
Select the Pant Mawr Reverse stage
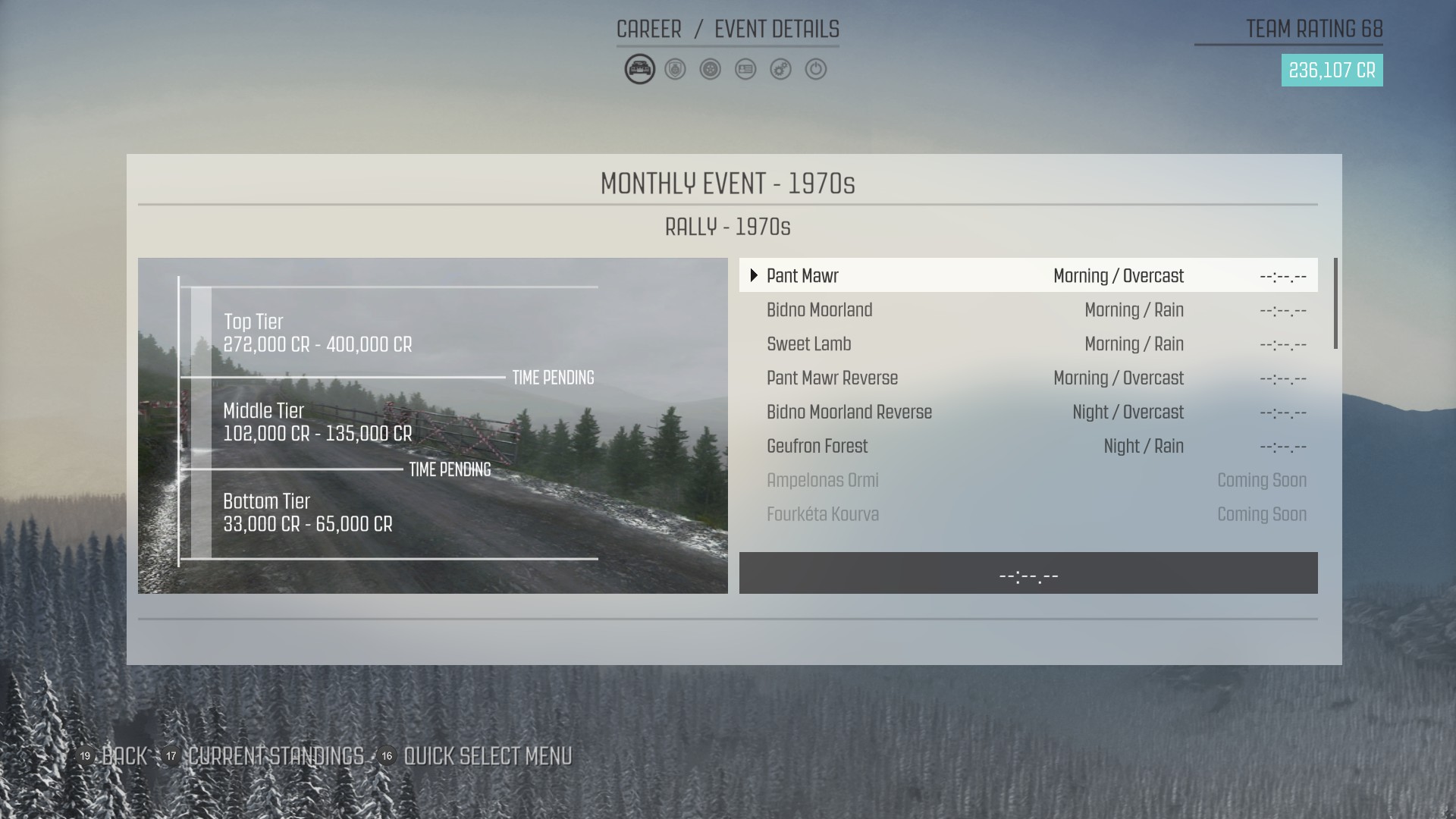click(1028, 378)
